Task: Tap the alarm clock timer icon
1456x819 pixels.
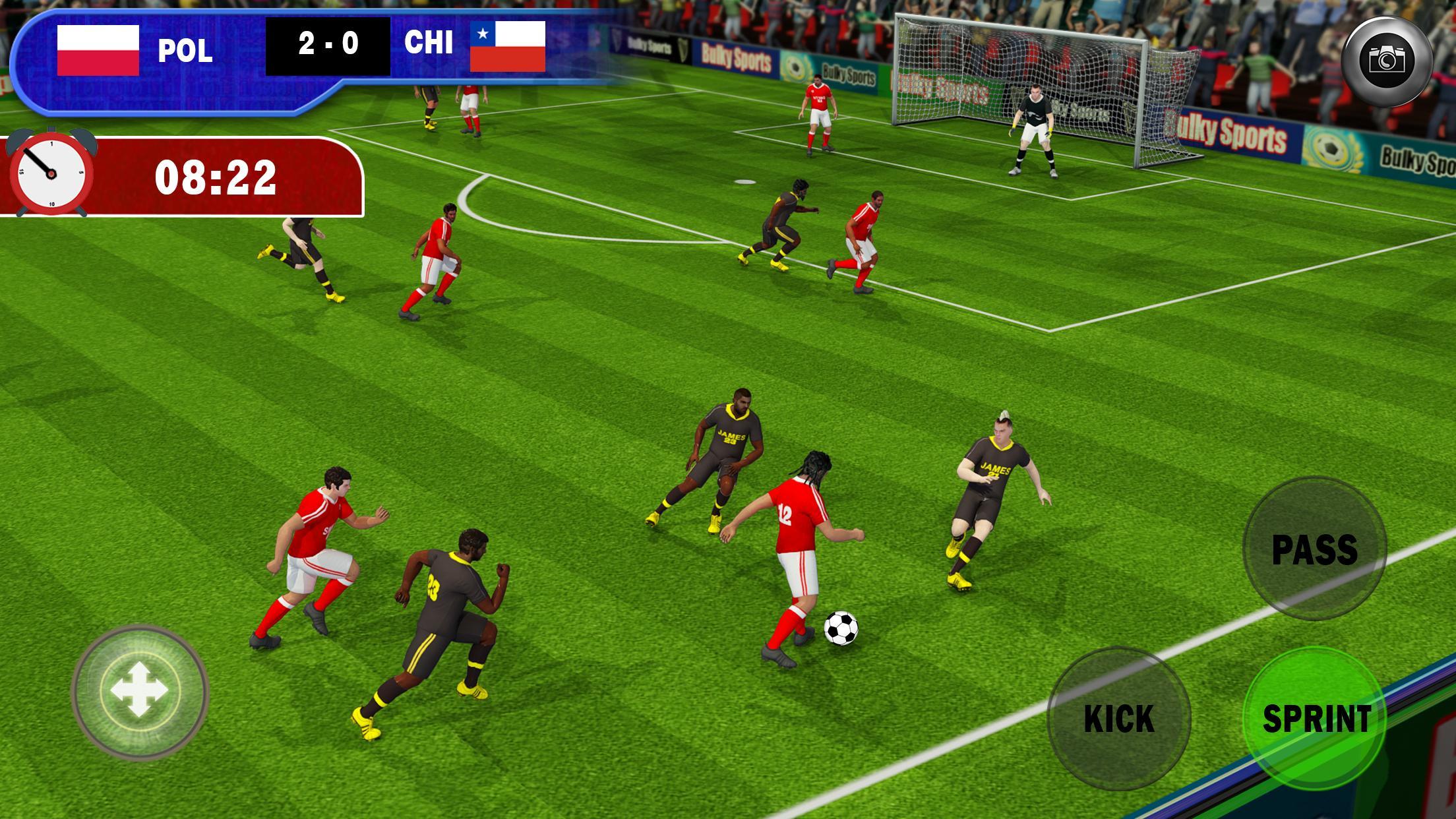Action: point(49,175)
